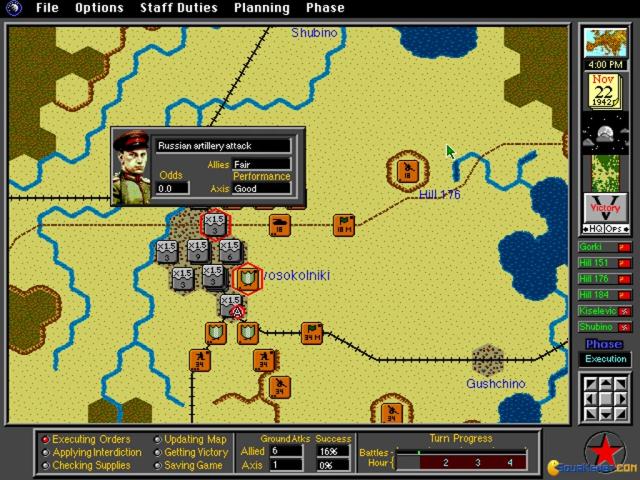Image resolution: width=640 pixels, height=480 pixels.
Task: Open the Staff Duties menu
Action: [178, 8]
